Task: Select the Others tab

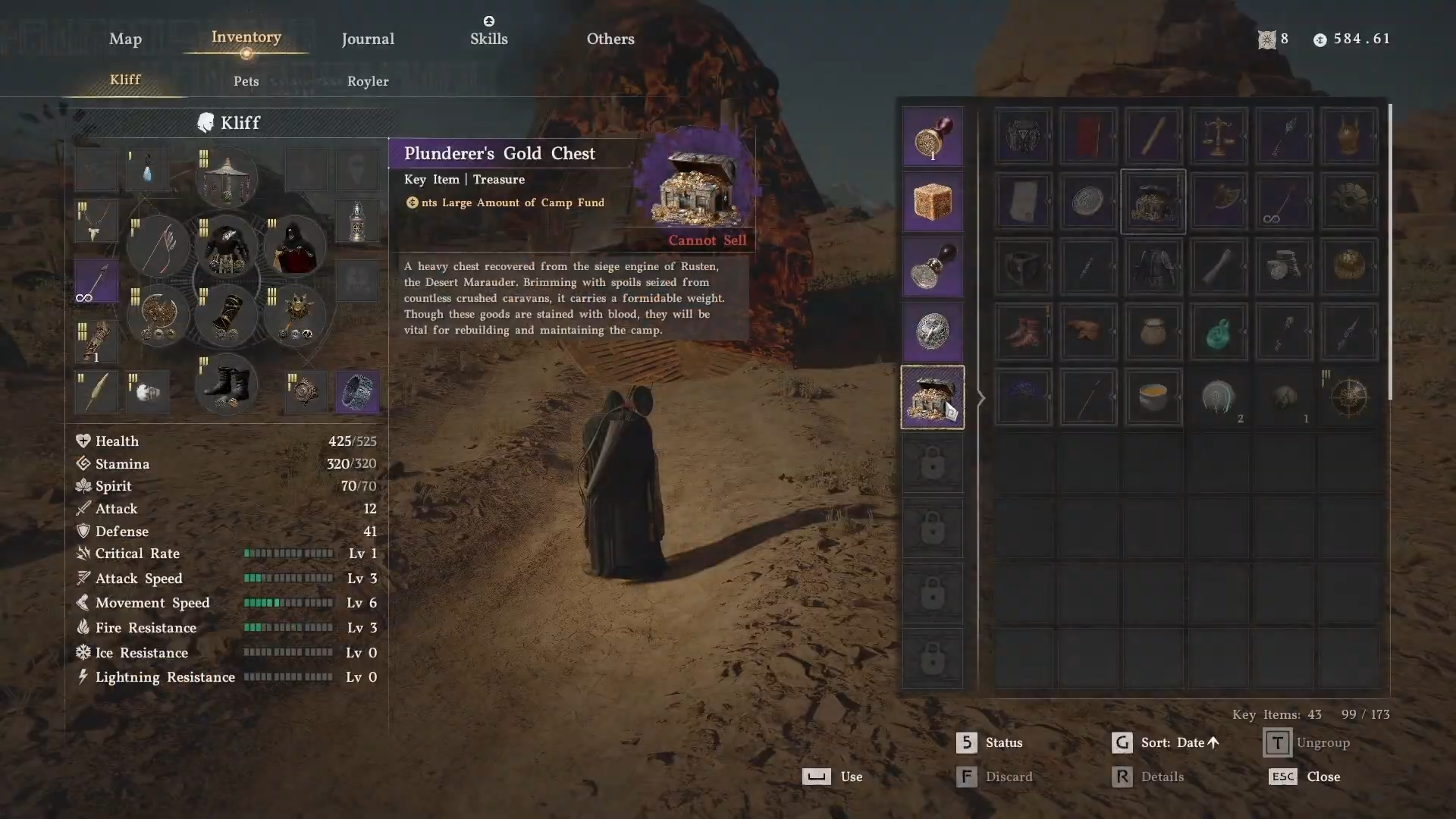Action: point(610,39)
